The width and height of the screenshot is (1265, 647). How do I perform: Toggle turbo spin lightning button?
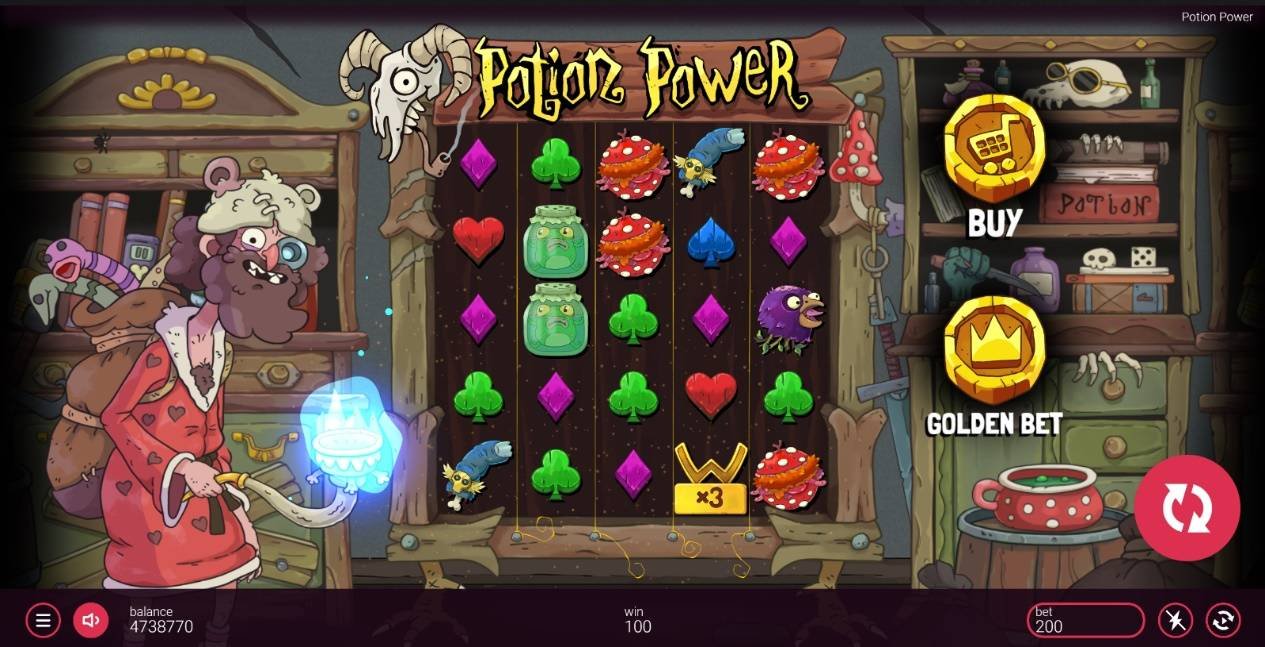coord(1175,620)
